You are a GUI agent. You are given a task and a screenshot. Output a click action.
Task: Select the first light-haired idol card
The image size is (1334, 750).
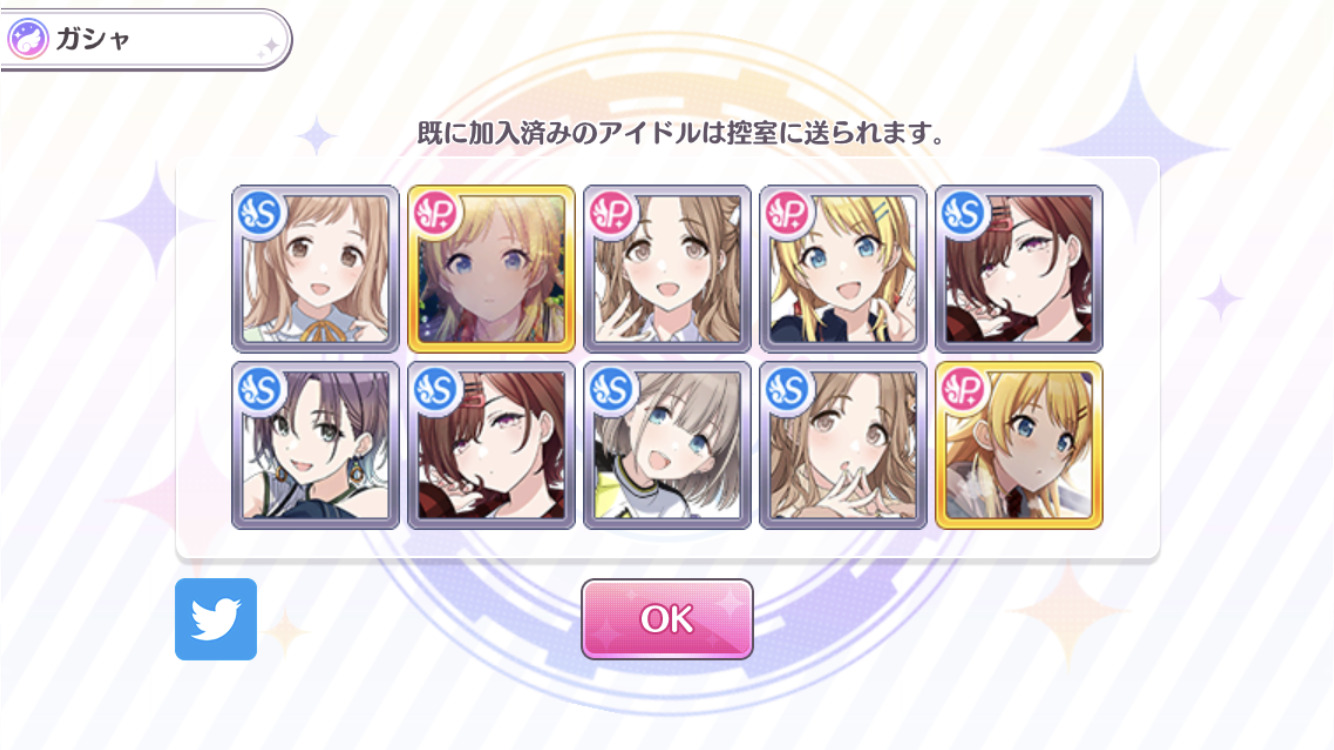(x=312, y=265)
